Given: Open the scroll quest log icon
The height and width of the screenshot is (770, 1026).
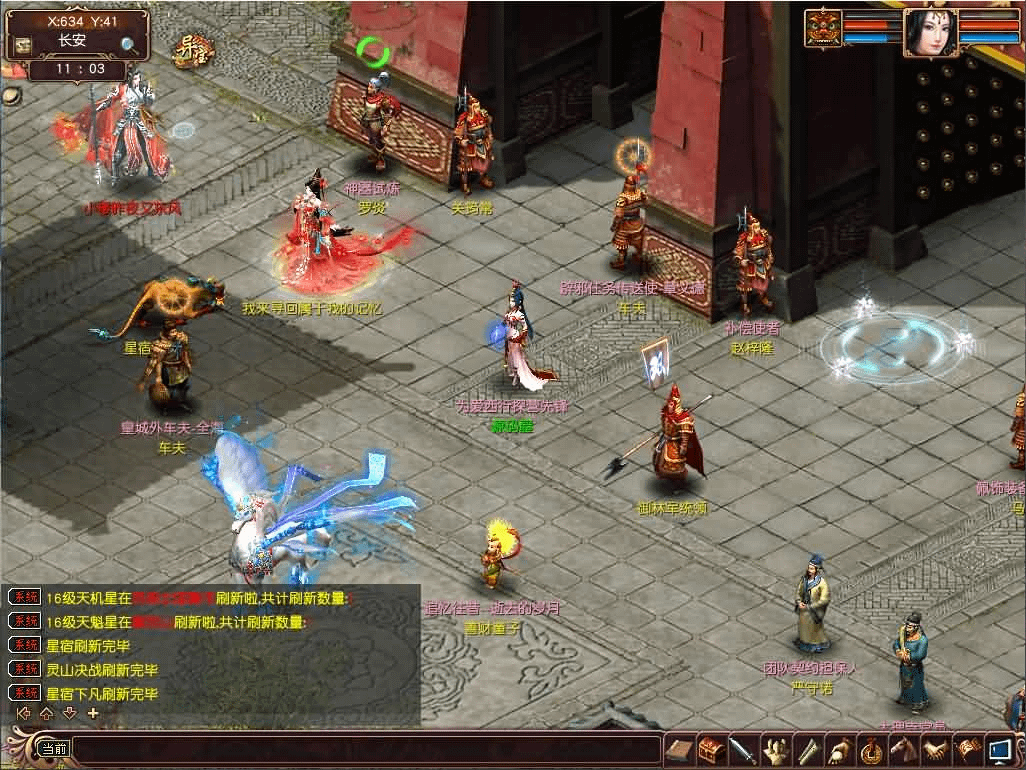Looking at the screenshot, I should [680, 748].
